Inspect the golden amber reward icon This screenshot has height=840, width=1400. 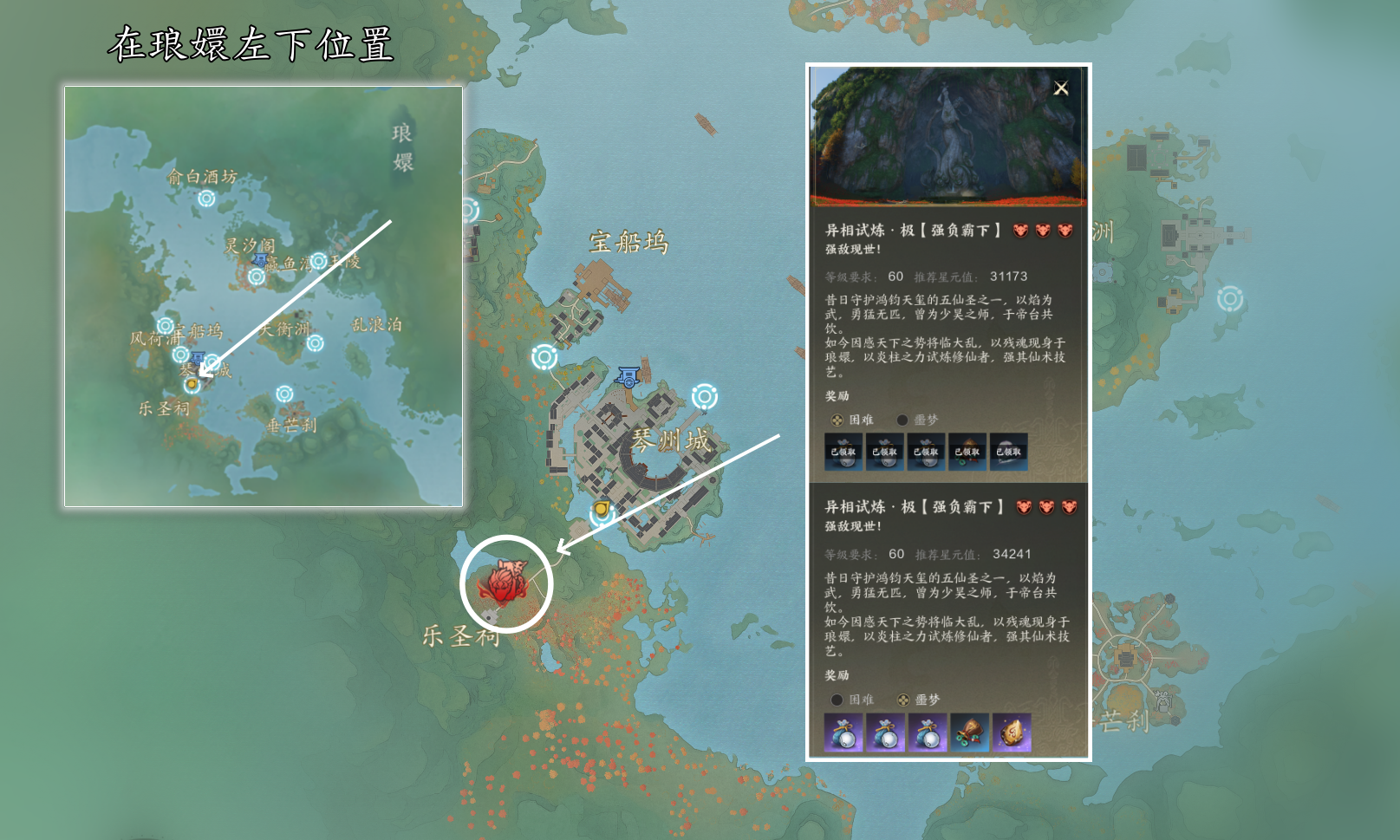click(x=1011, y=733)
